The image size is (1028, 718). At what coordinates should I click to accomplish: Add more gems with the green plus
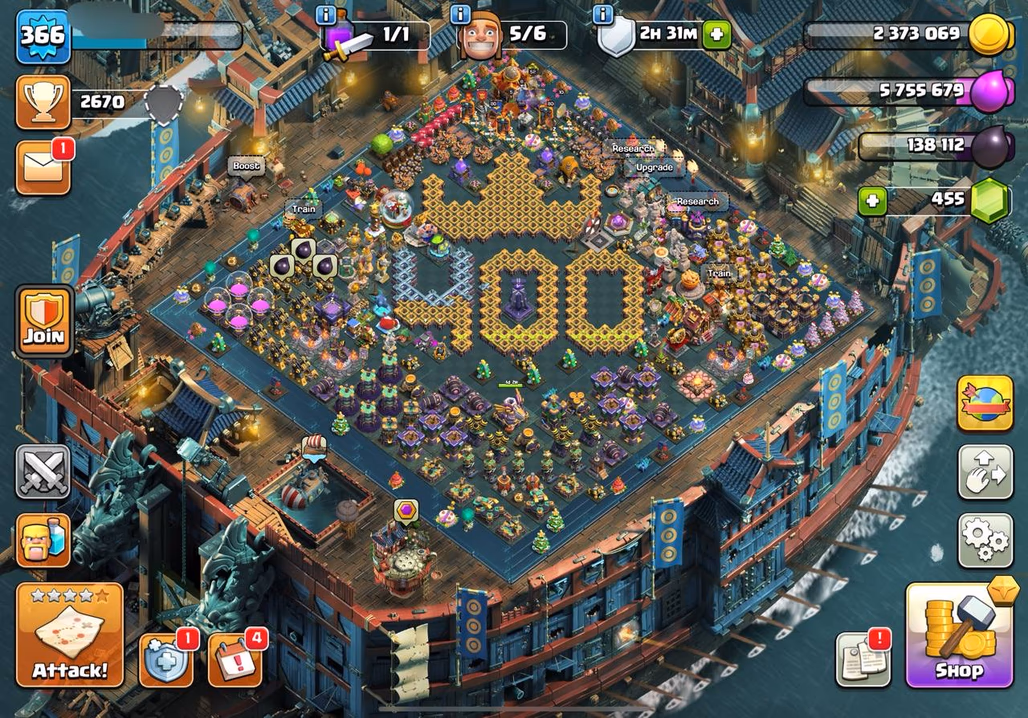tap(873, 200)
